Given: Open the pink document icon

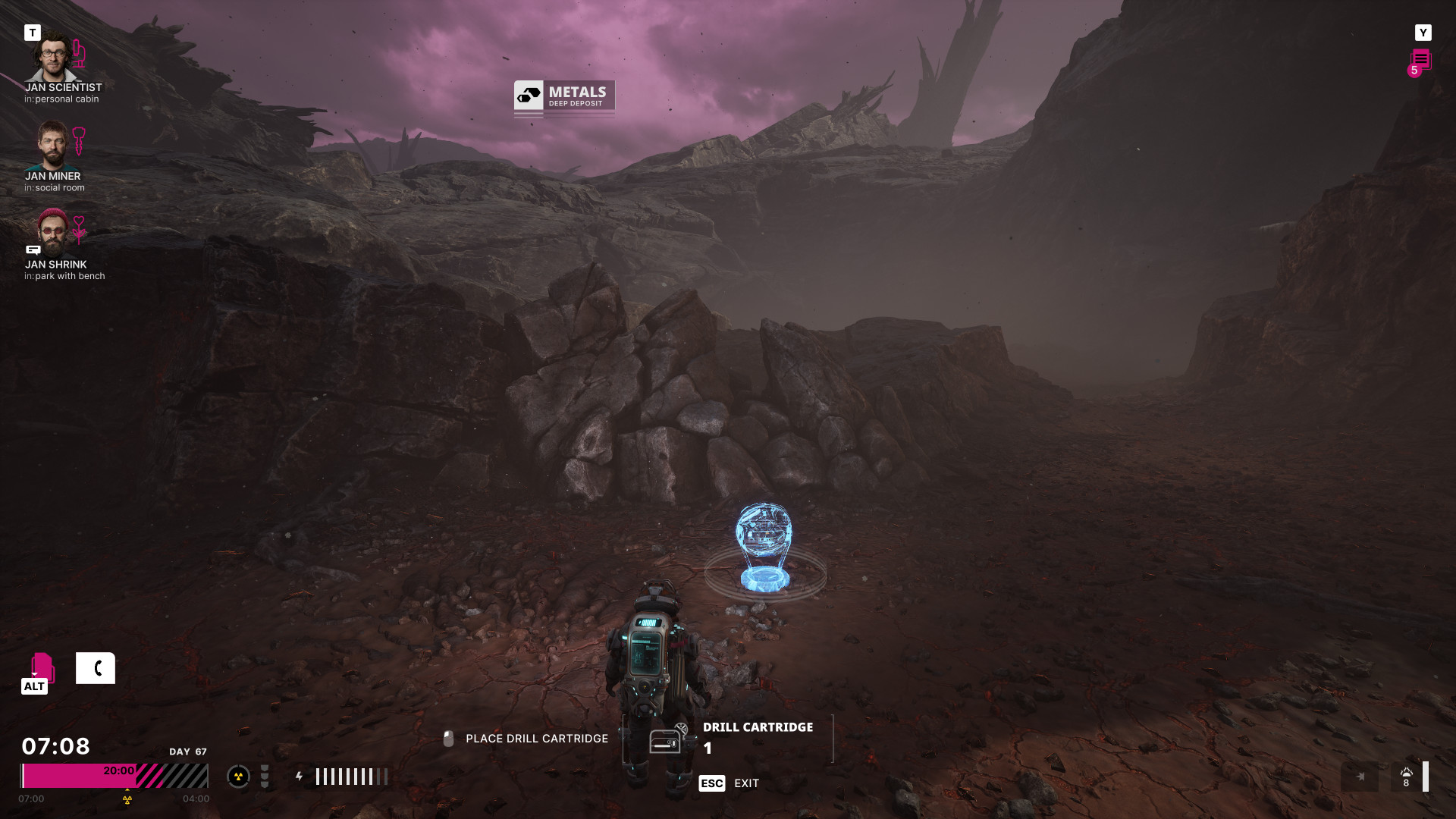Looking at the screenshot, I should (42, 667).
